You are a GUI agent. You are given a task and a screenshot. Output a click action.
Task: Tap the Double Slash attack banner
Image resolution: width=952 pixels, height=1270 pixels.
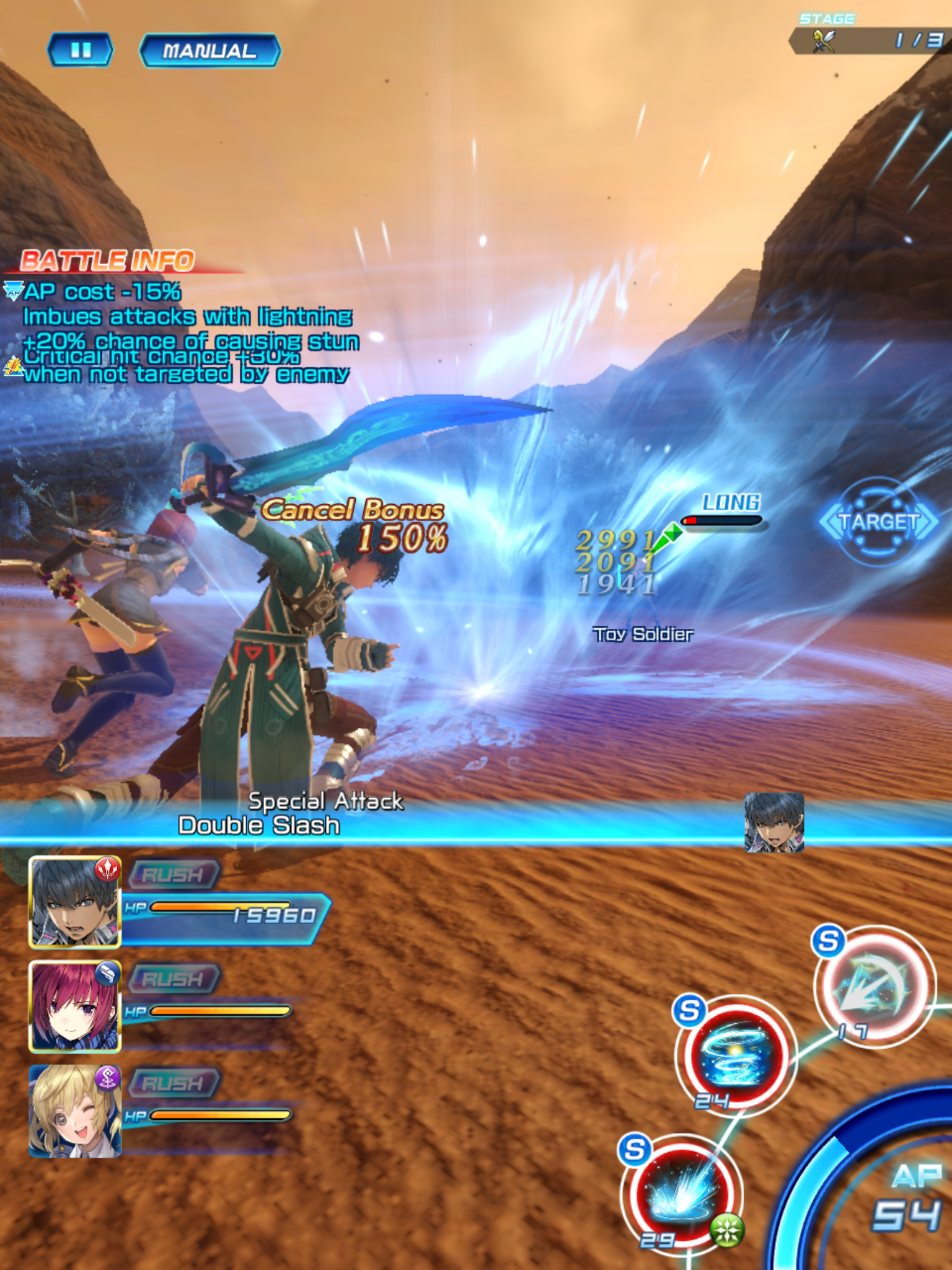(x=260, y=825)
